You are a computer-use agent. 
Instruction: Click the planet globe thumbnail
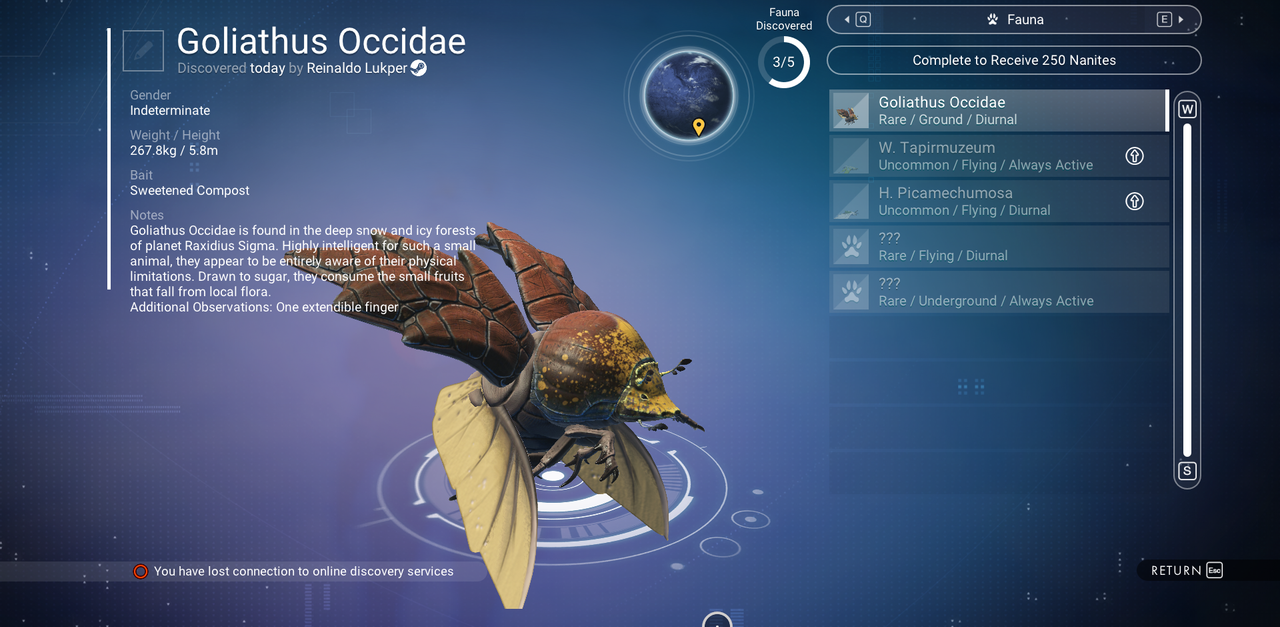(x=688, y=96)
